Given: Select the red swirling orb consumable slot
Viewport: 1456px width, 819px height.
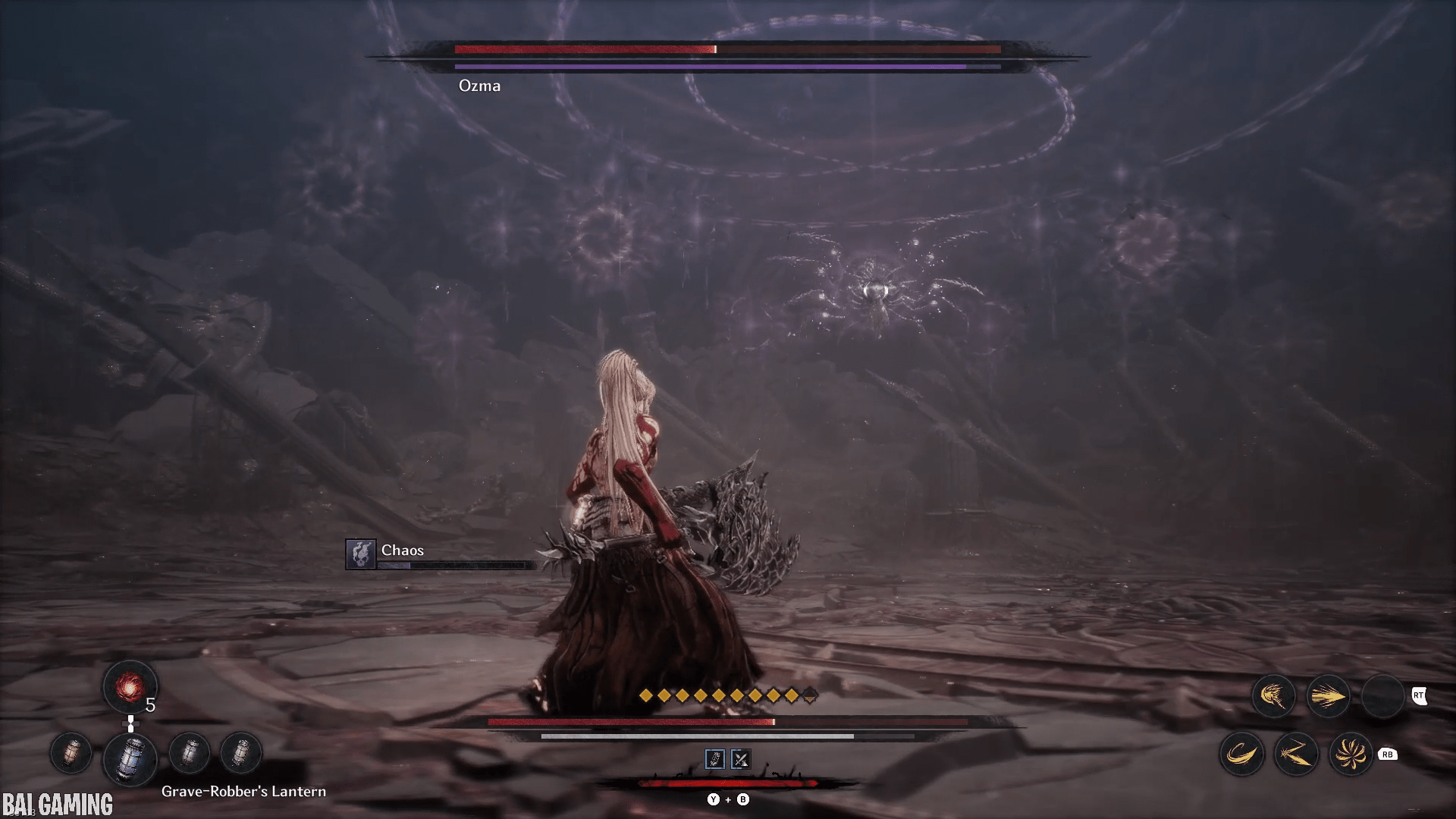Looking at the screenshot, I should coord(130,686).
